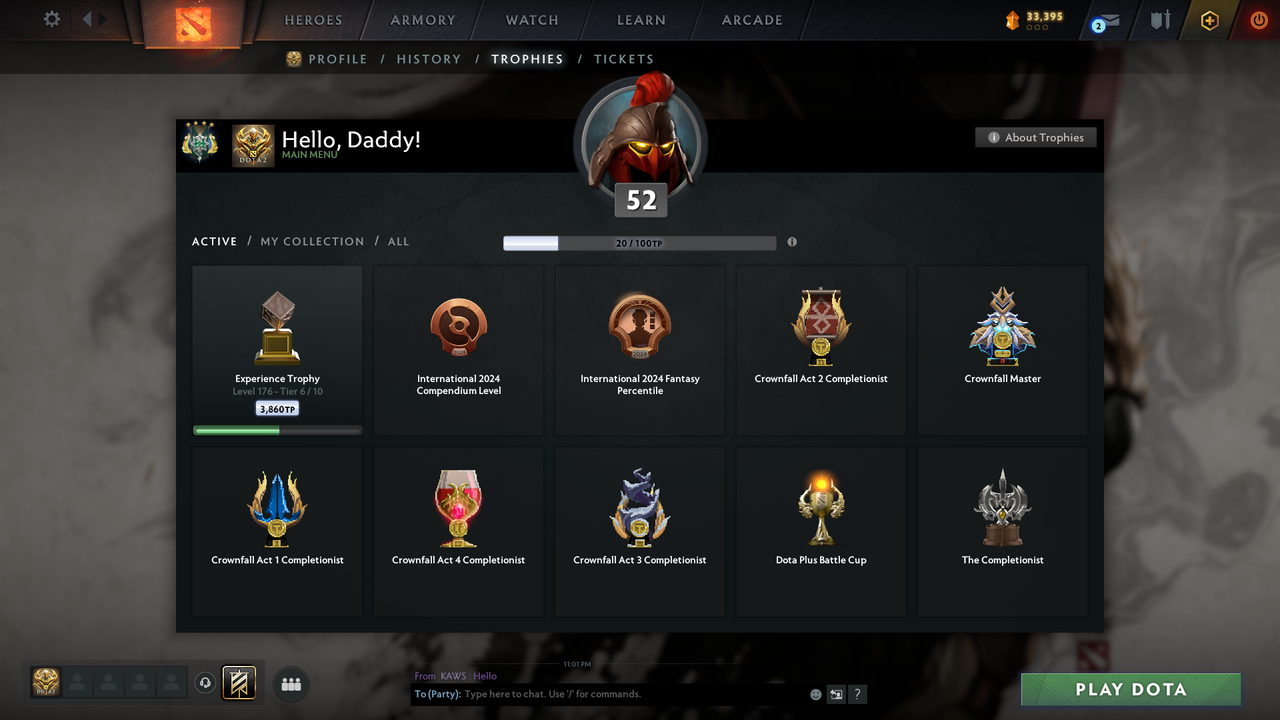Open the Dota Plus shield icon
The height and width of the screenshot is (720, 1280).
(x=1160, y=20)
